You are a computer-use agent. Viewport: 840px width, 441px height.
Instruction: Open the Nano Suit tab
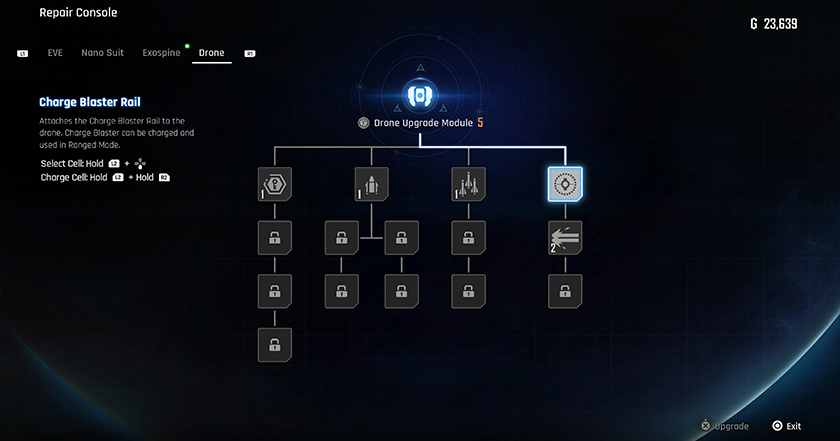tap(103, 53)
